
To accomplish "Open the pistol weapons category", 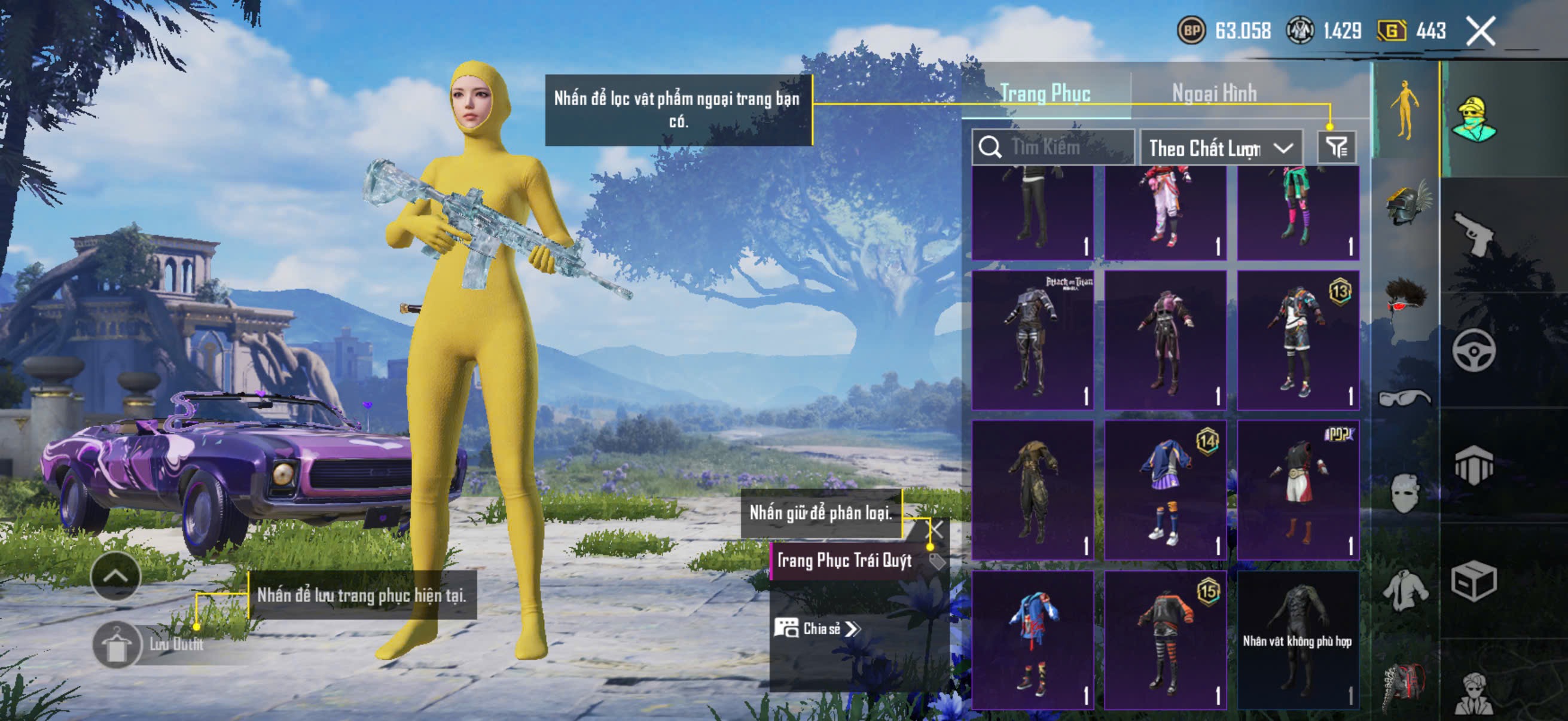I will click(1474, 234).
